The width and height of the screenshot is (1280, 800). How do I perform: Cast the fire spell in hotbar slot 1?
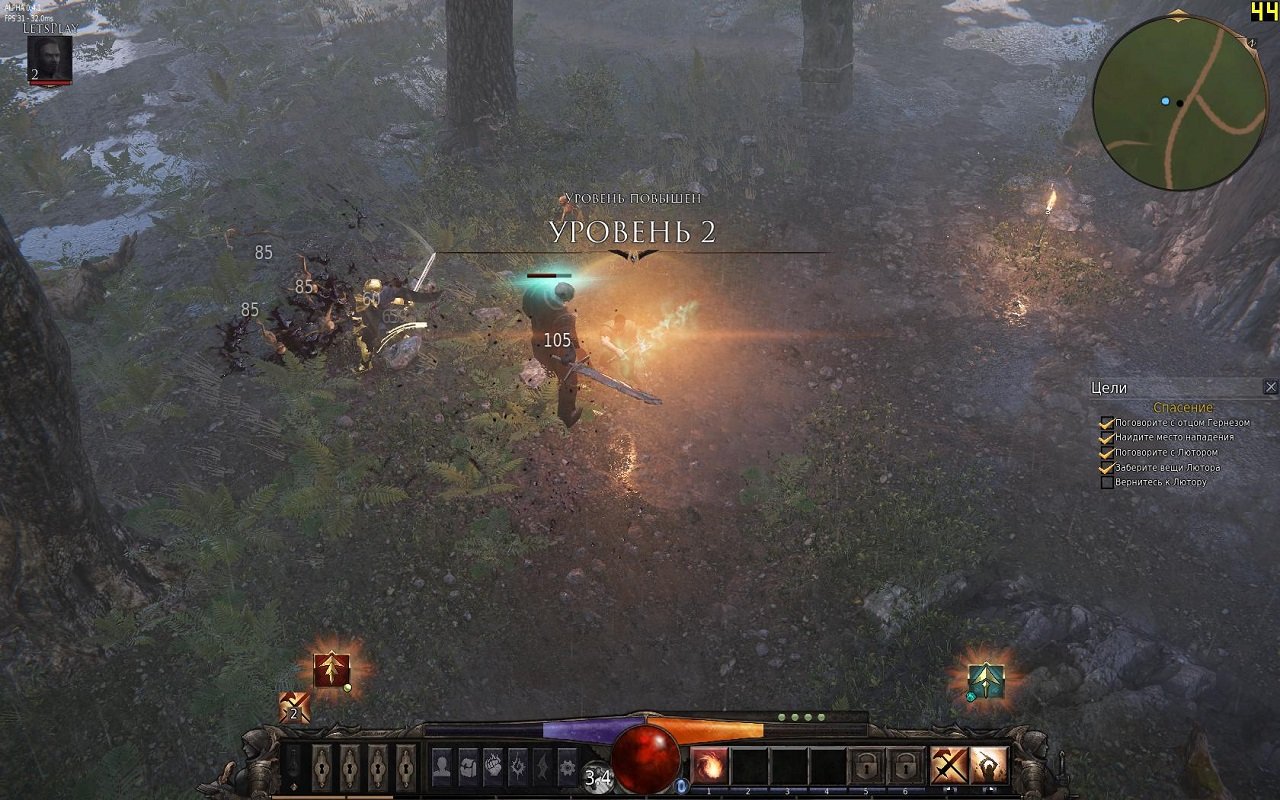point(710,765)
